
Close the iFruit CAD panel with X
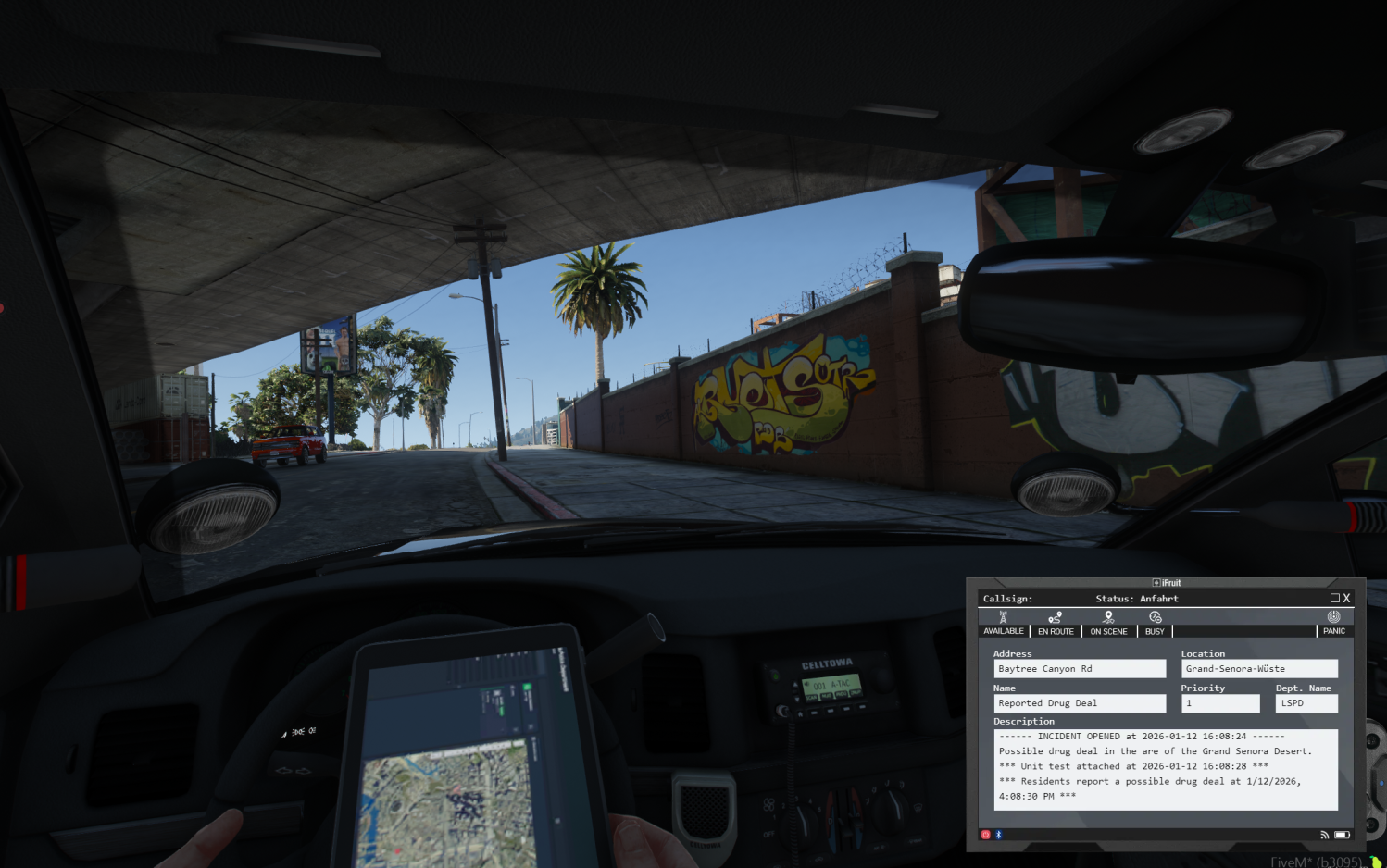click(1346, 599)
